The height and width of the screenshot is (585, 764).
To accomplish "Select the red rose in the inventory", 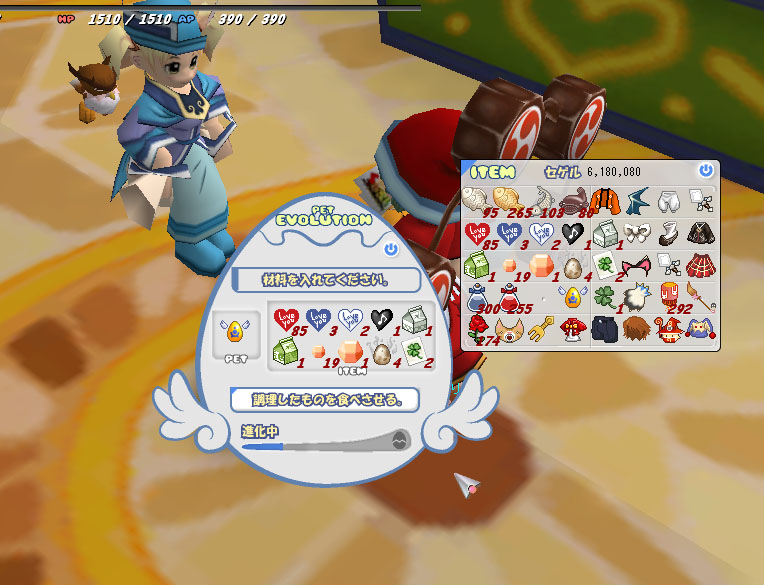I will [x=477, y=328].
